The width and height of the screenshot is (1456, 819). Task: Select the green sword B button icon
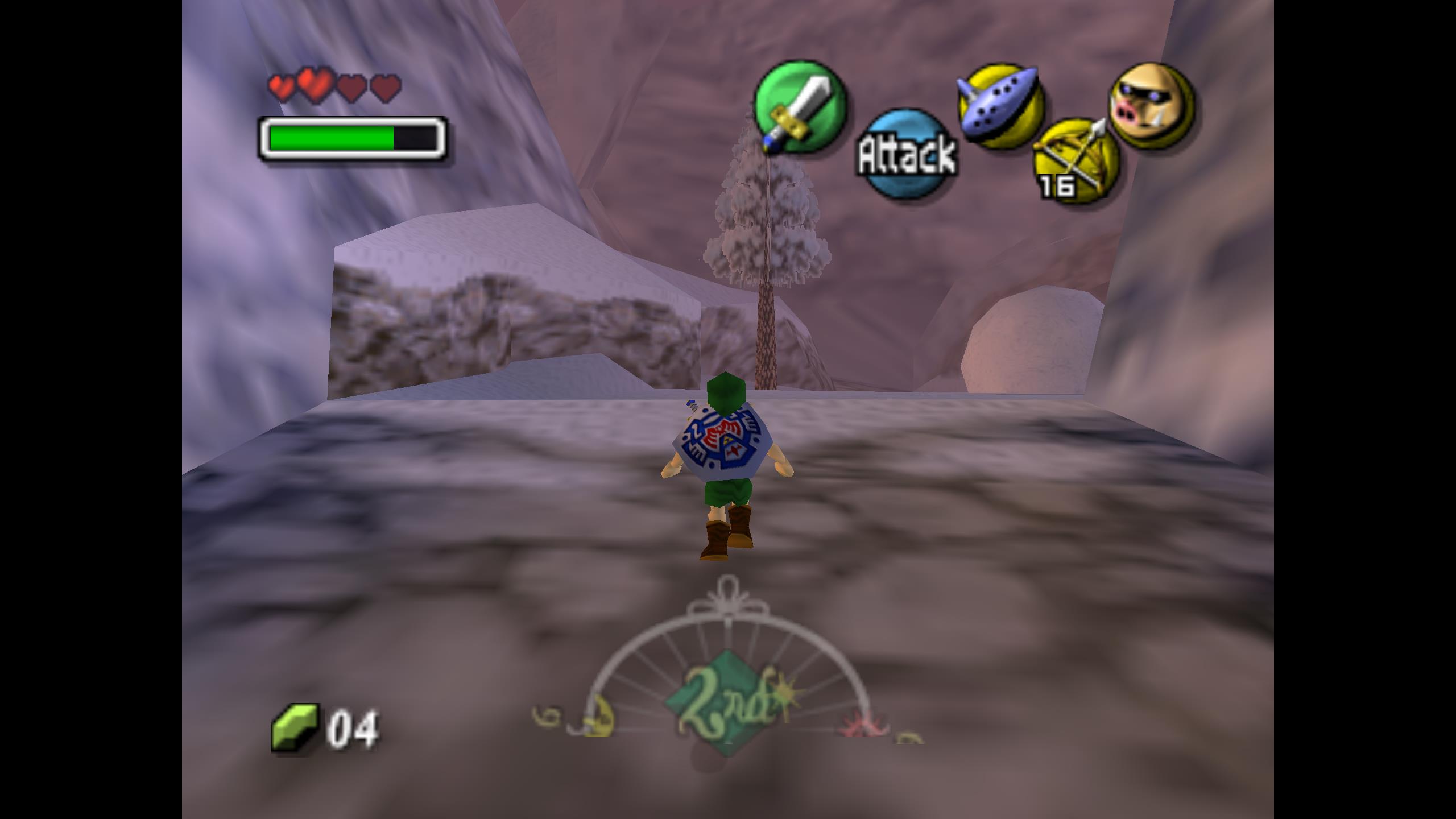tap(800, 107)
